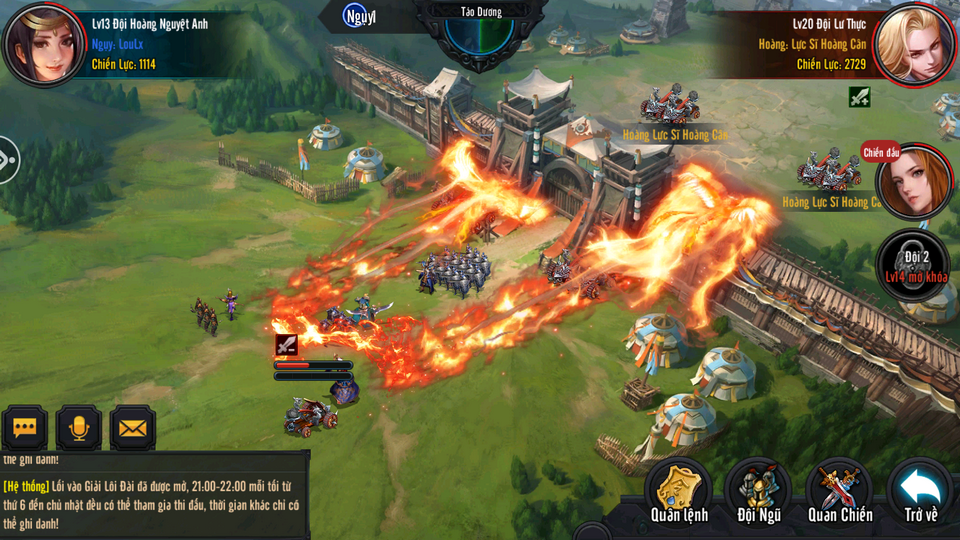Open the mail envelope button

(132, 428)
